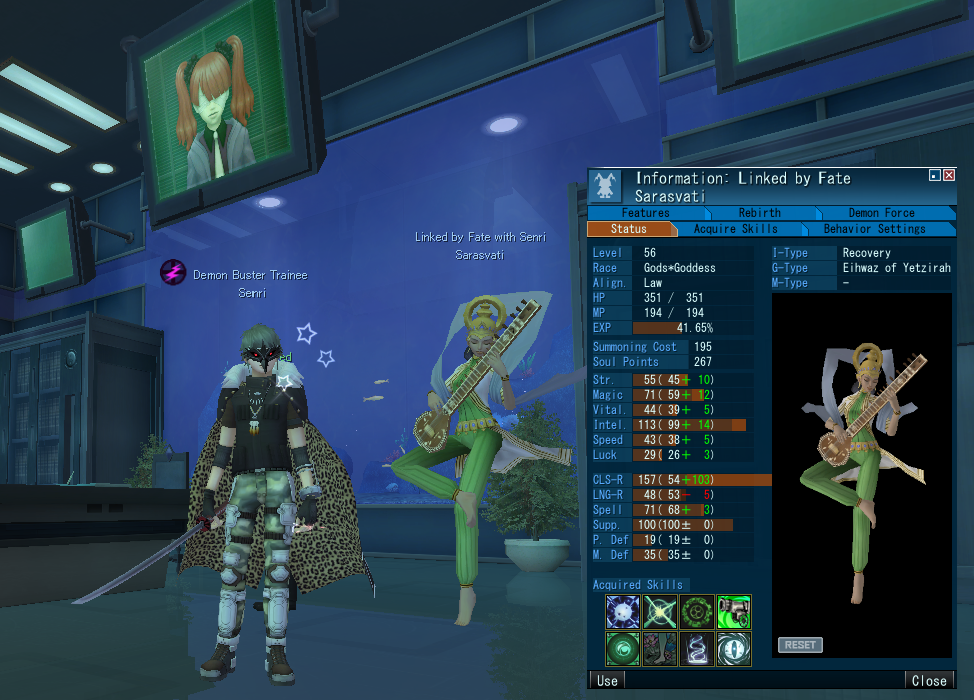
Task: Choose the flowers and feet skill icon
Action: click(x=660, y=649)
